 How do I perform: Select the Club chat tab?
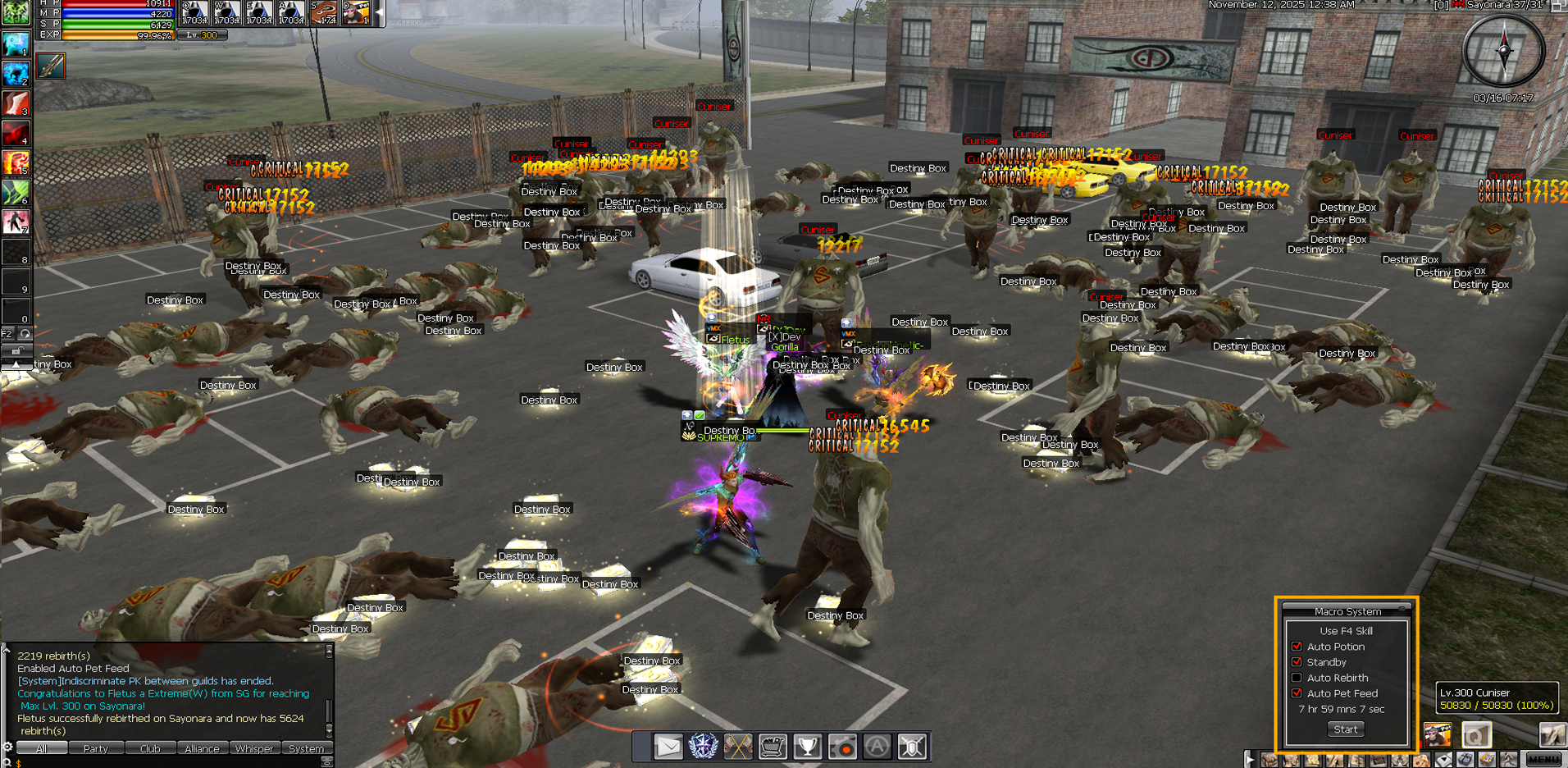pyautogui.click(x=150, y=748)
